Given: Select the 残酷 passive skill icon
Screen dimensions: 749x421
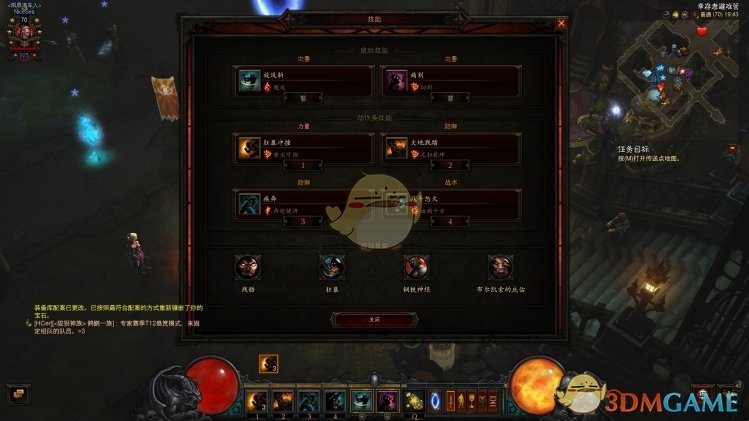Looking at the screenshot, I should [246, 267].
